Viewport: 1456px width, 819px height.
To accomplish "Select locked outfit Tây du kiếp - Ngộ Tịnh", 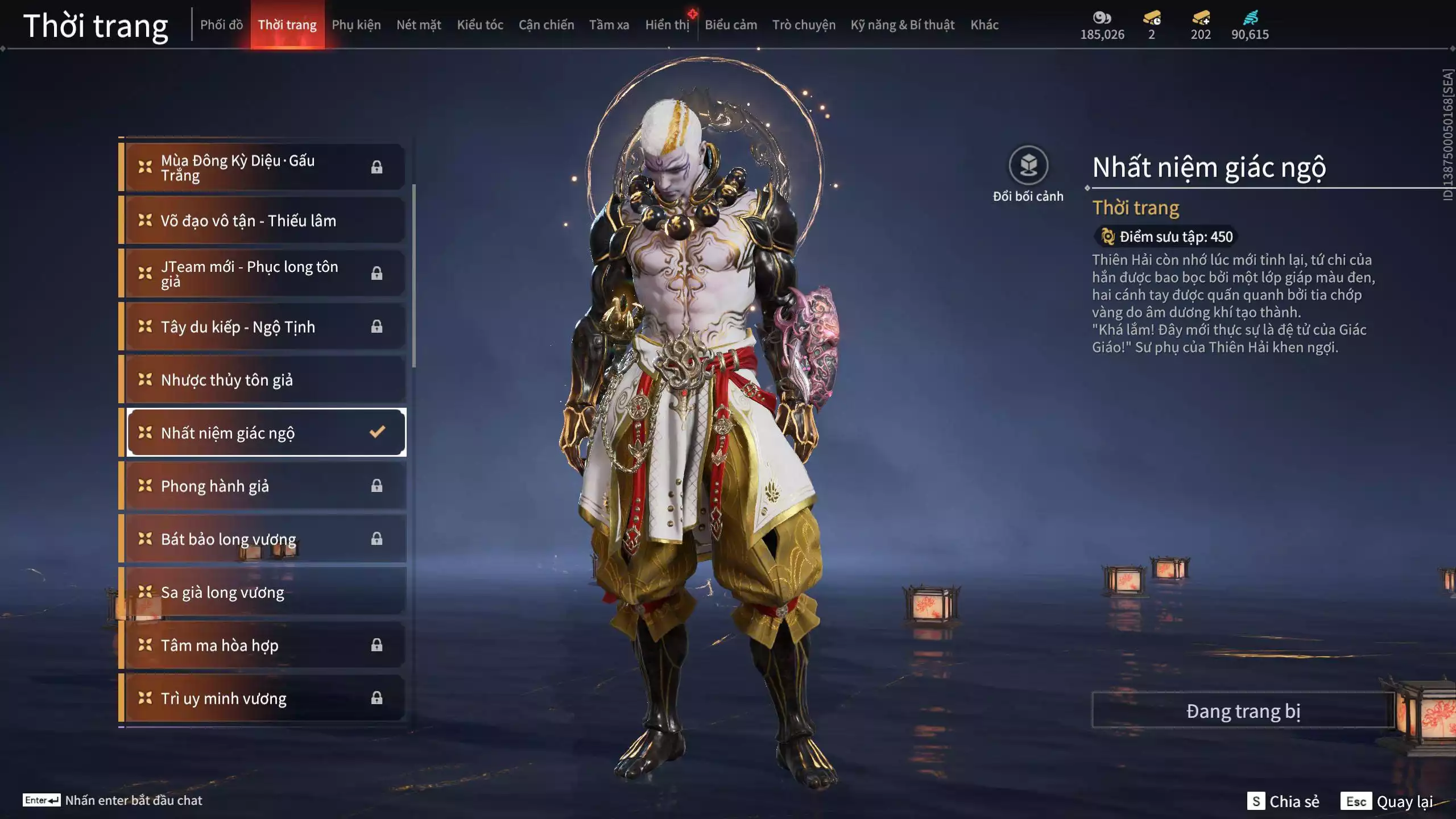I will pyautogui.click(x=265, y=327).
